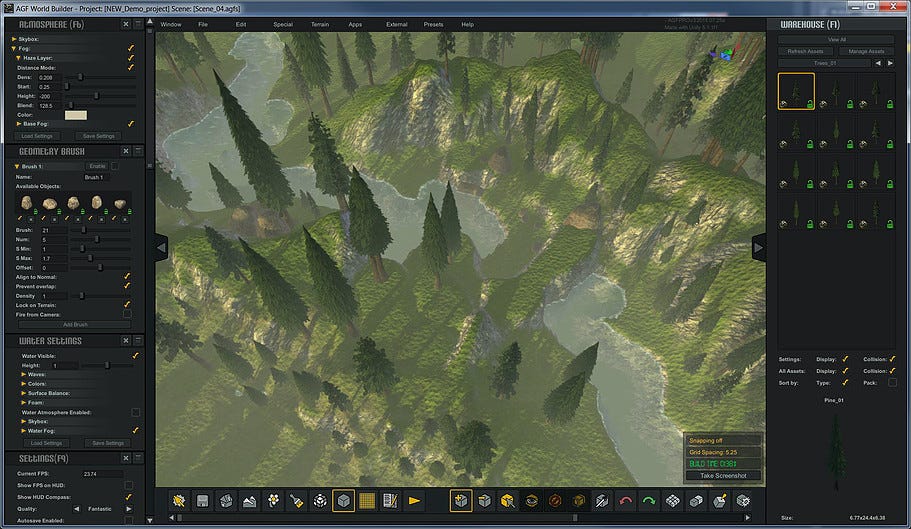The width and height of the screenshot is (911, 529).
Task: Take a screenshot with the button
Action: (725, 476)
